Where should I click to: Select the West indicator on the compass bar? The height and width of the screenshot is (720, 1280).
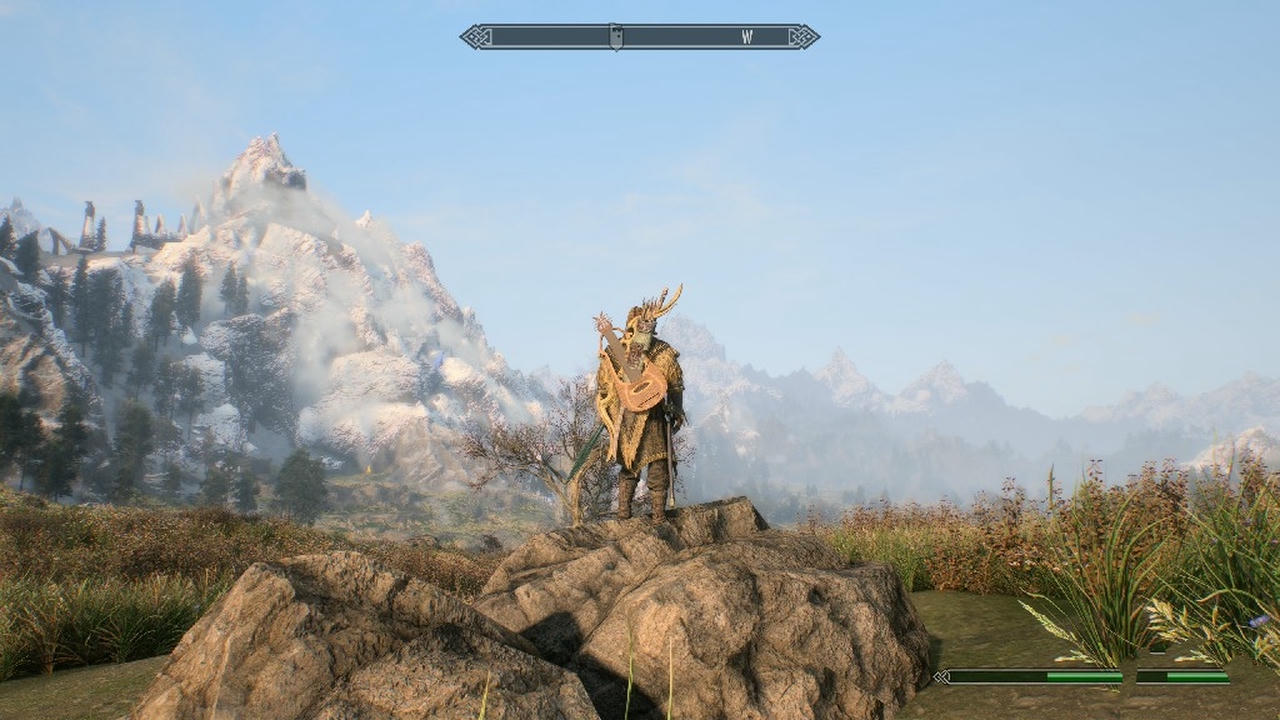coord(747,37)
